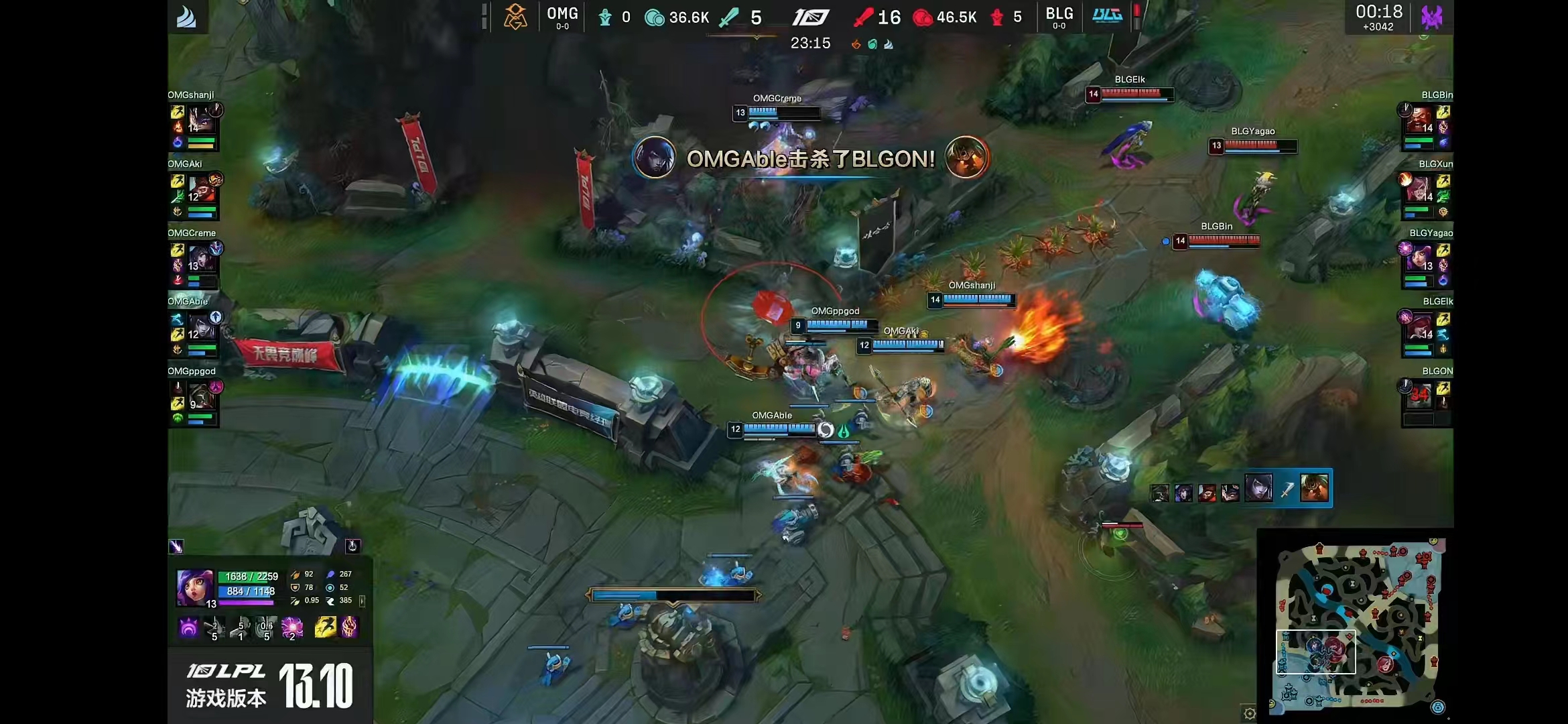The height and width of the screenshot is (724, 1568).
Task: Click the gear settings button beside minimap
Action: pyautogui.click(x=1249, y=713)
